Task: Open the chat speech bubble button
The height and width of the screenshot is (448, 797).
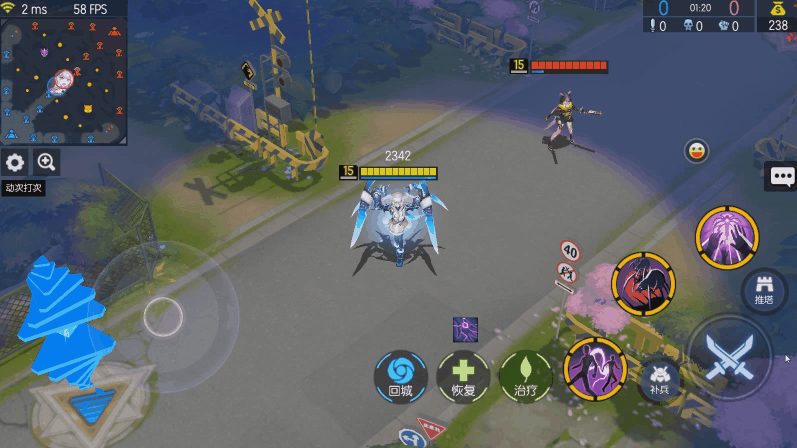Action: point(781,177)
